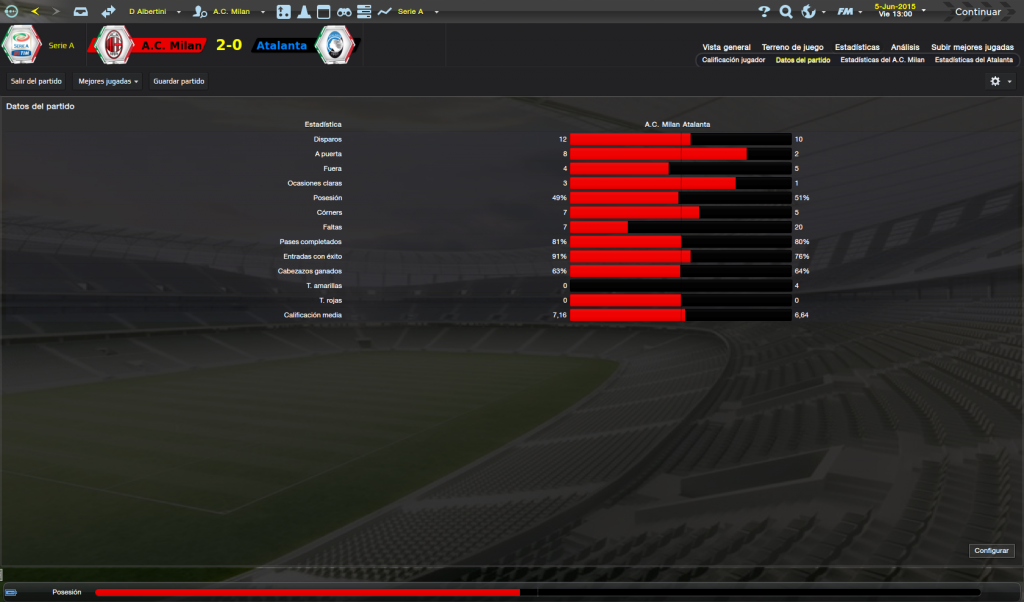Image resolution: width=1024 pixels, height=602 pixels.
Task: Open the gear settings dropdown
Action: 1000,81
